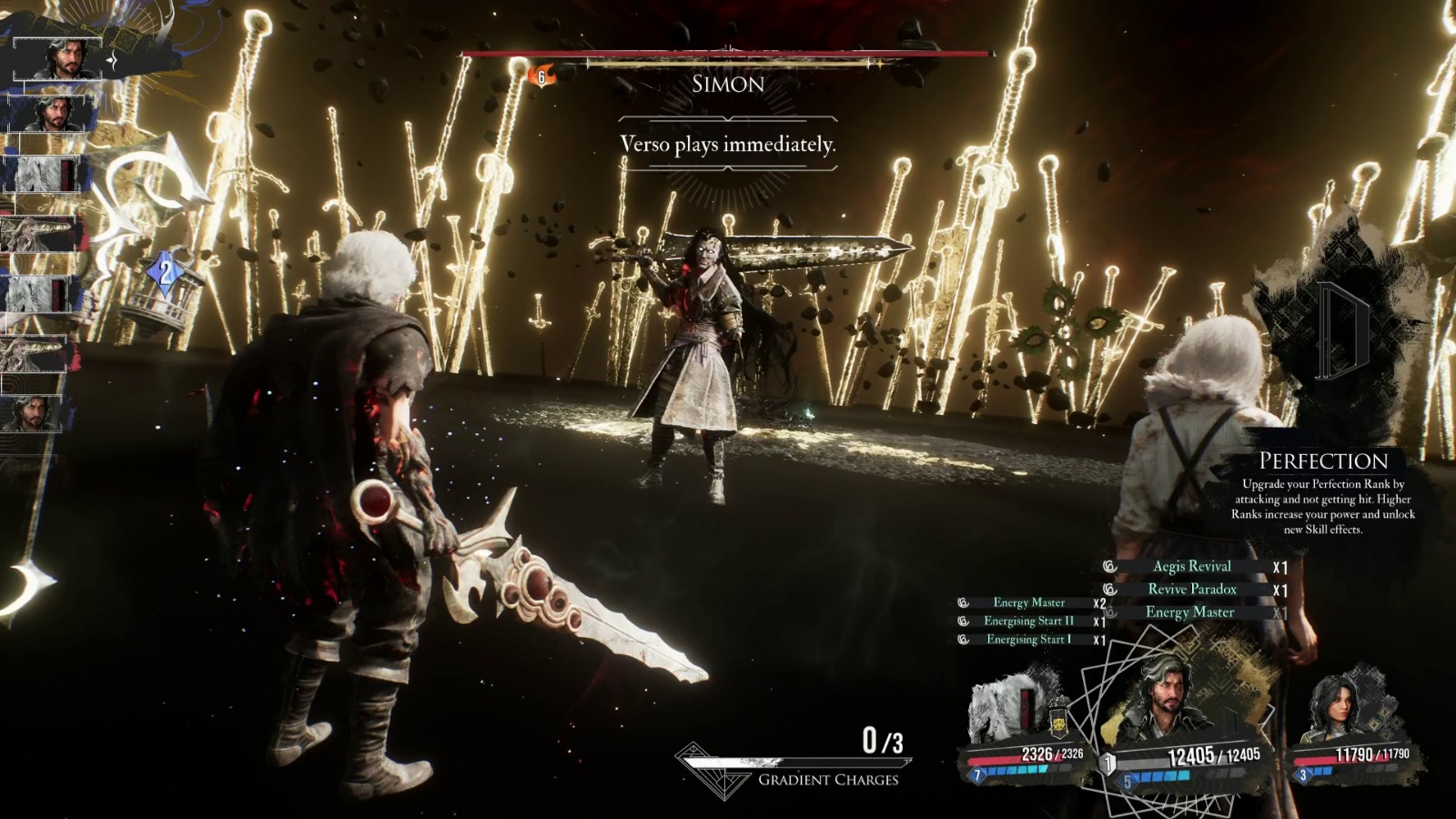Inspect the Revive Paradox buff entry

pyautogui.click(x=1191, y=590)
